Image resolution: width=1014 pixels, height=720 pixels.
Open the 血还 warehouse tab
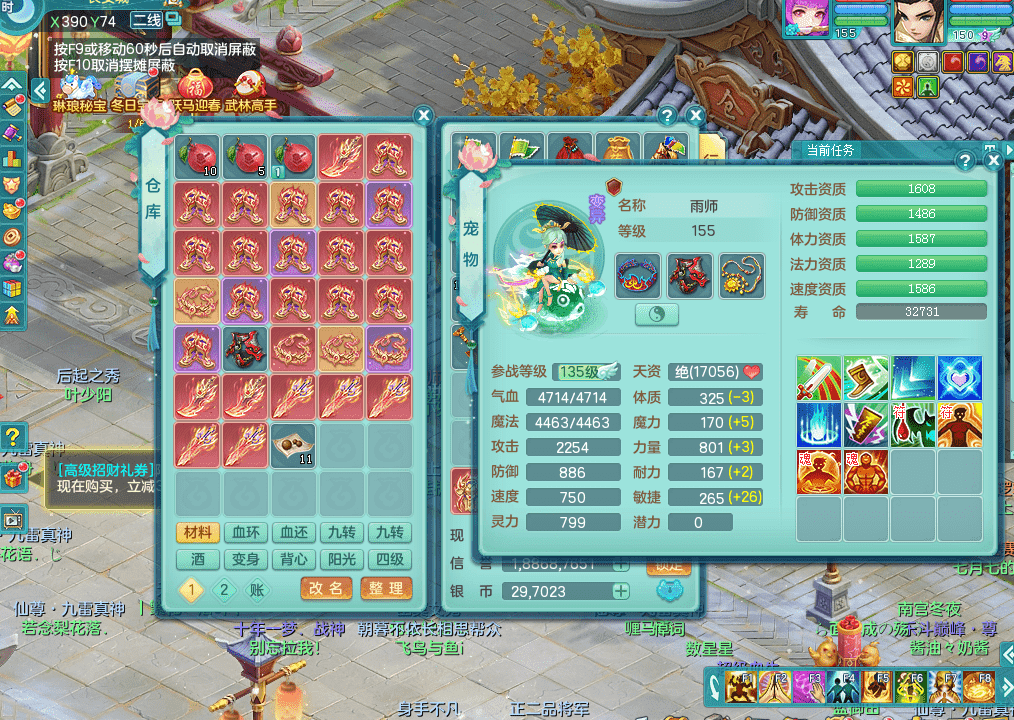[x=294, y=533]
